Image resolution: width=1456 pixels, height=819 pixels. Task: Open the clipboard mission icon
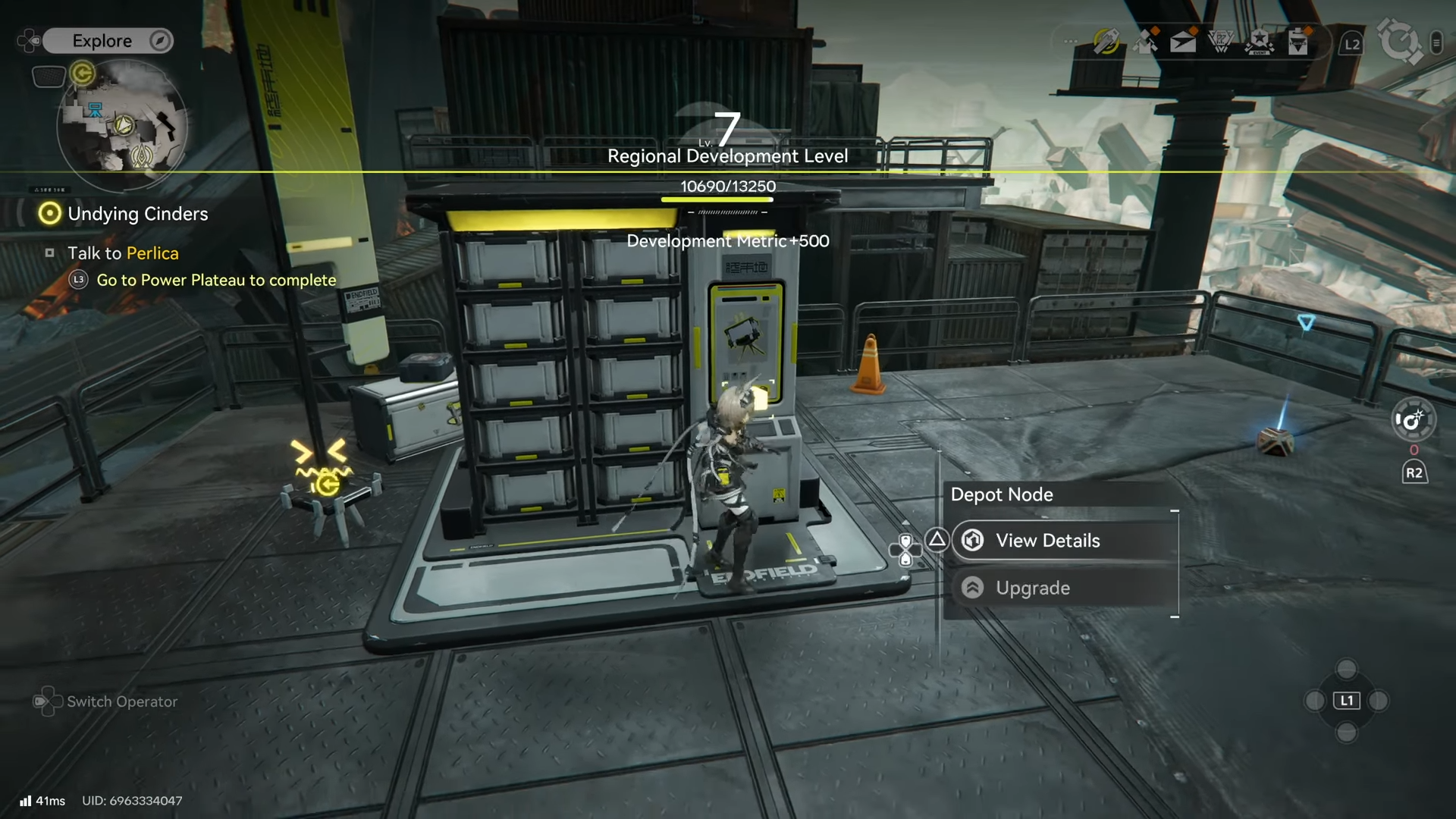(x=1298, y=42)
